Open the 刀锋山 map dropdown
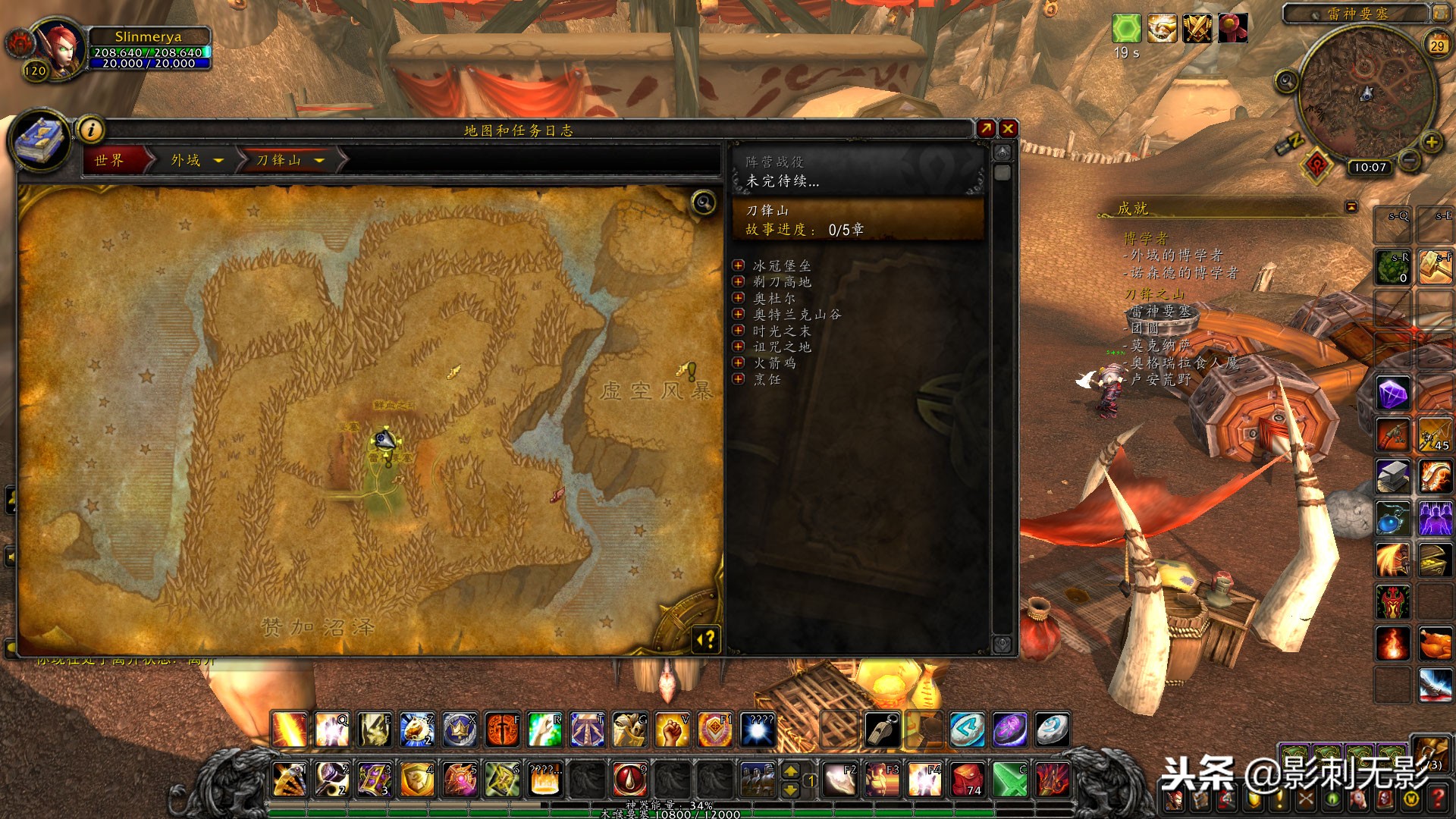 319,161
